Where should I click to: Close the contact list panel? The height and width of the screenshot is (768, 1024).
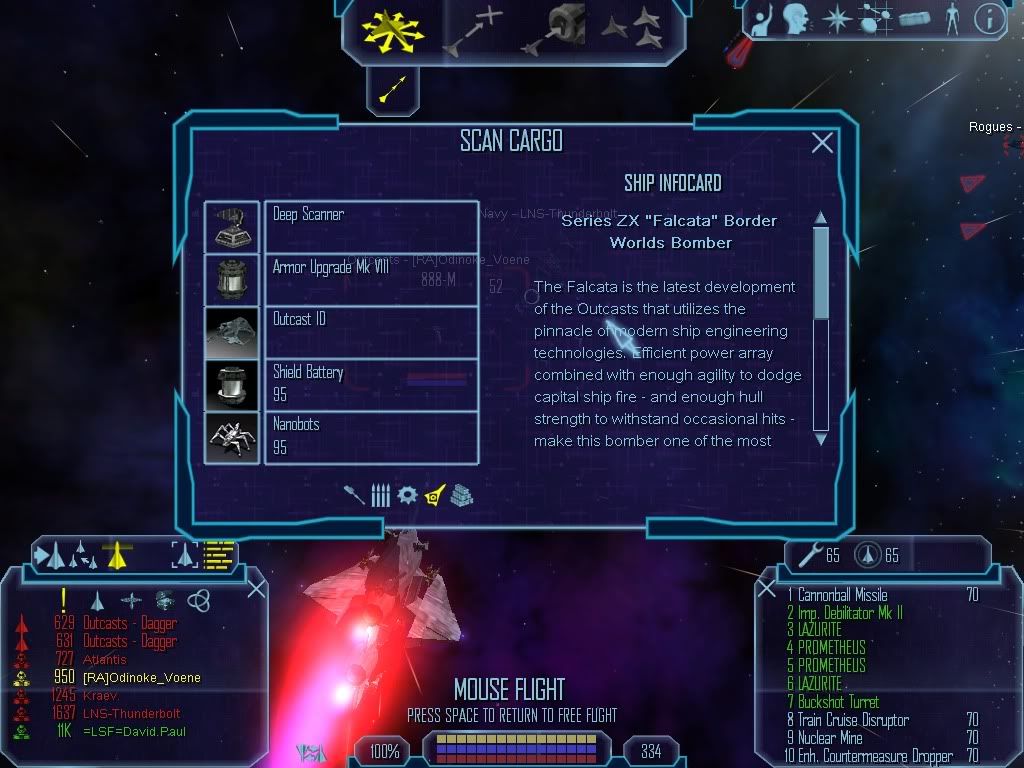point(256,588)
